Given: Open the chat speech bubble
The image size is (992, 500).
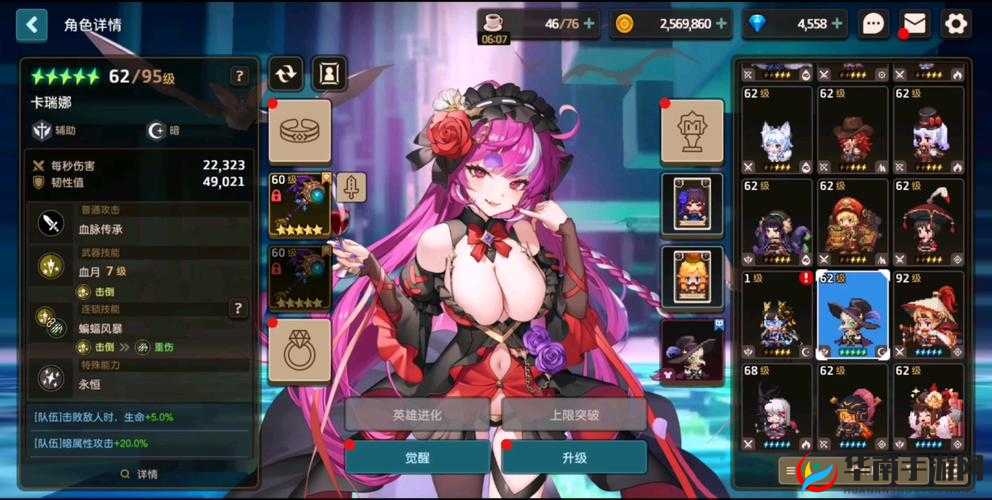Looking at the screenshot, I should (x=874, y=24).
